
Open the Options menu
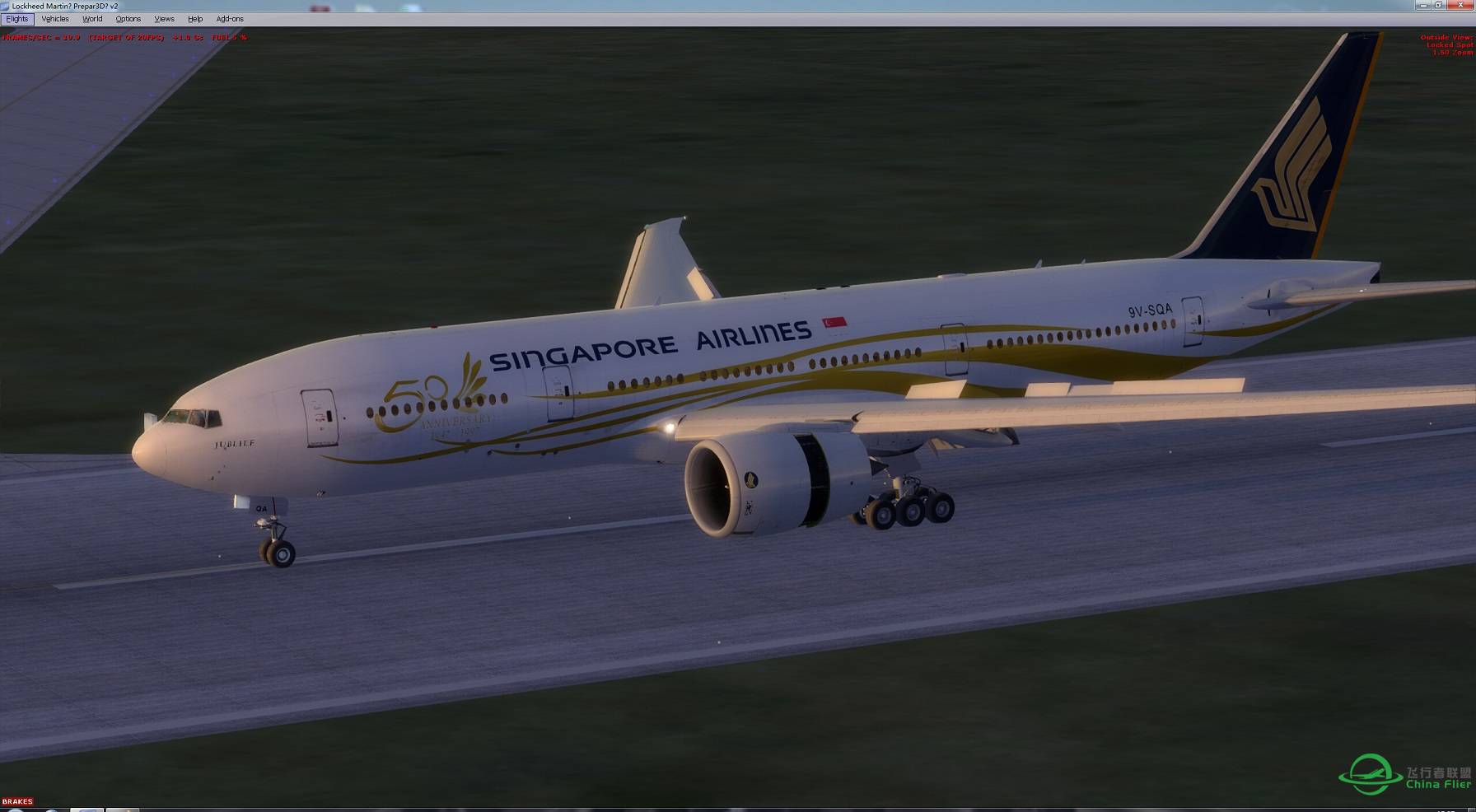(128, 18)
